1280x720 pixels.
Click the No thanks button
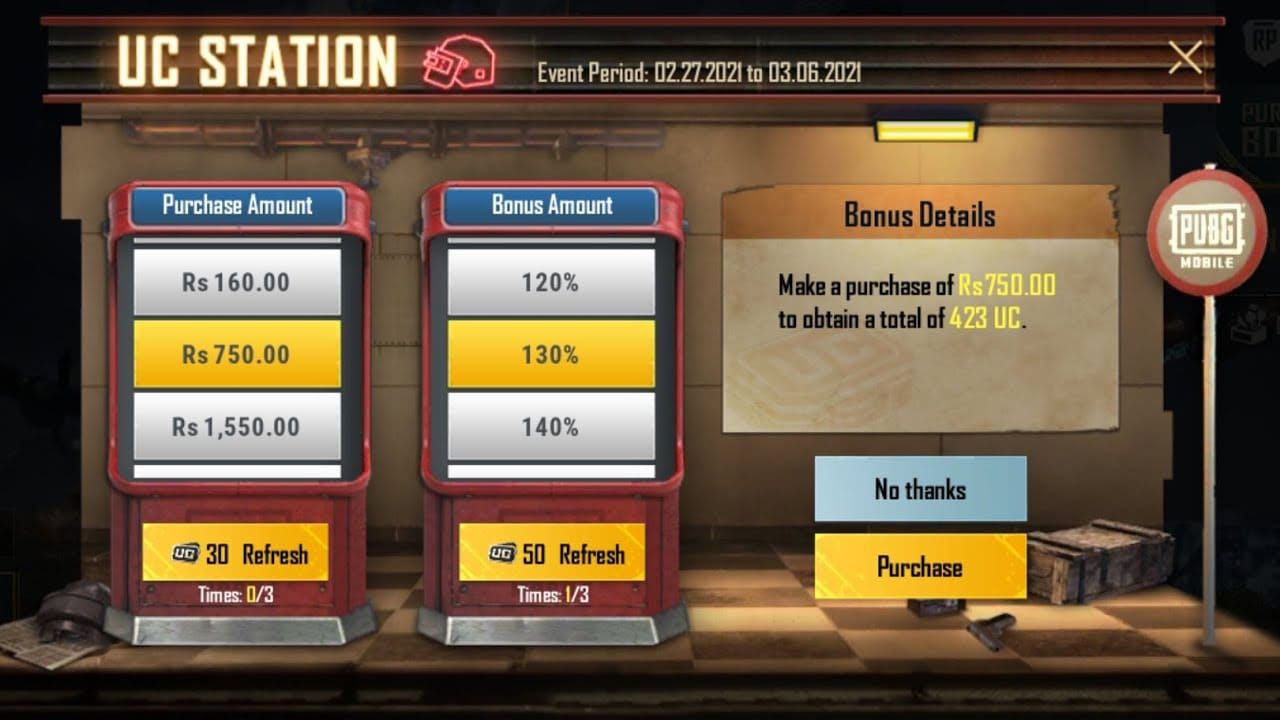921,490
